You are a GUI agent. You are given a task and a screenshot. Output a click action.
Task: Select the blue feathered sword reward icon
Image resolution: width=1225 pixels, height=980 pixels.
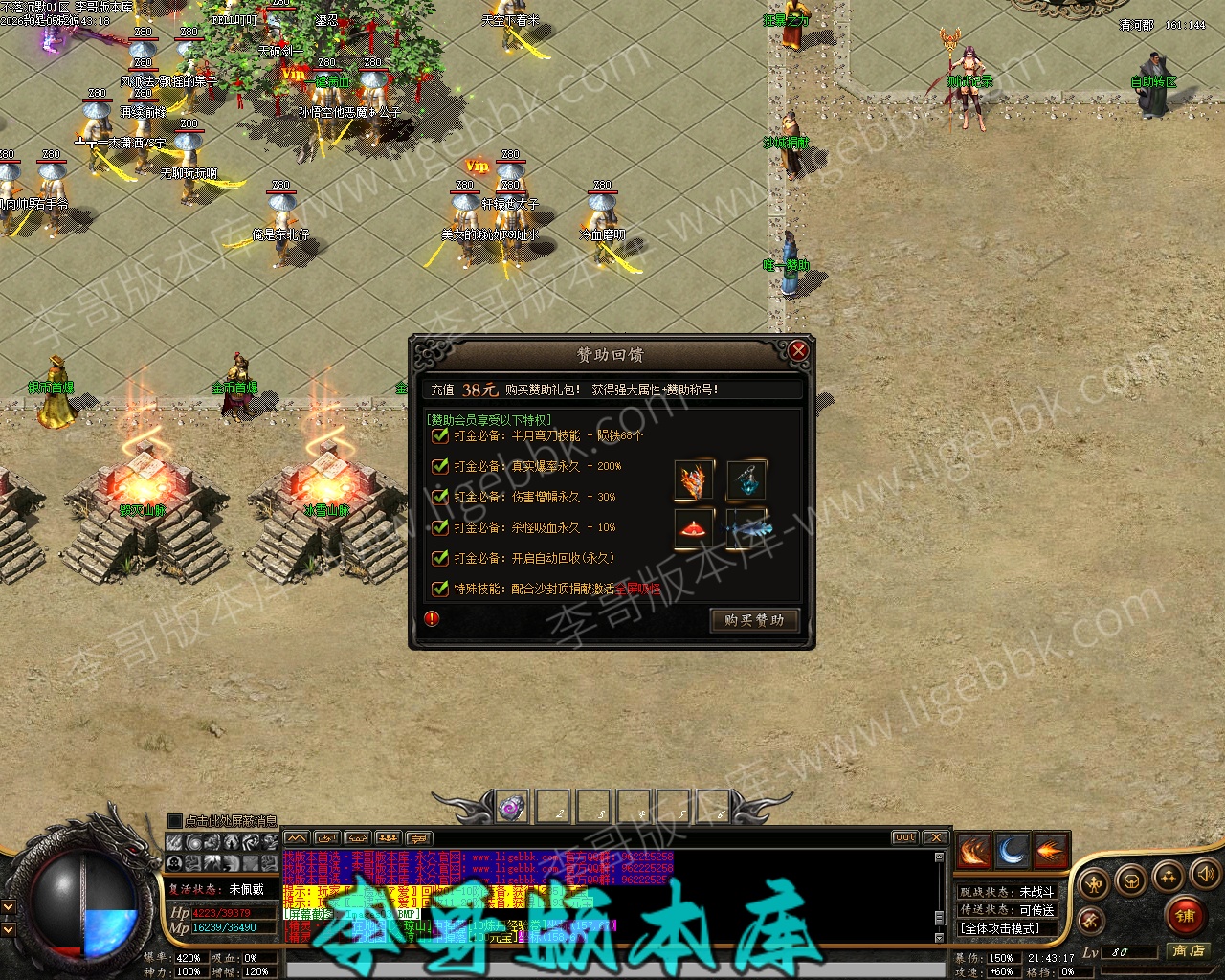pos(746,529)
